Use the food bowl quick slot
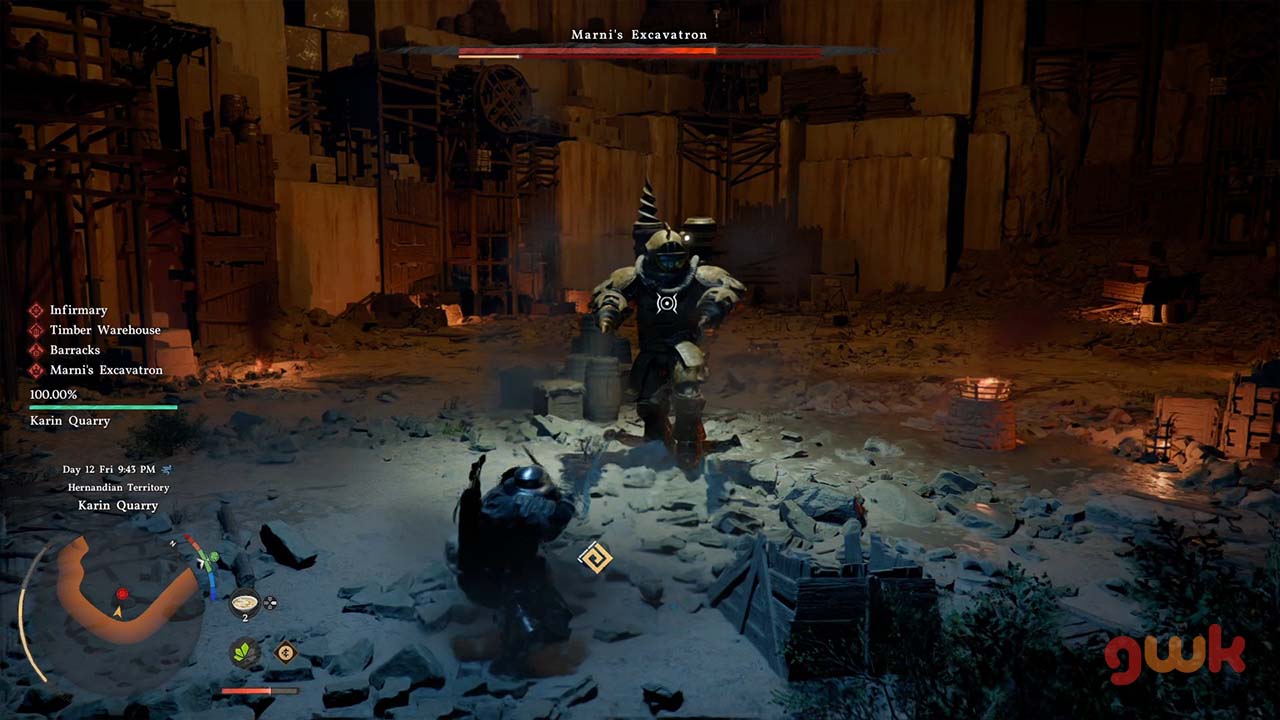Screen dimensions: 1280x720 244,604
